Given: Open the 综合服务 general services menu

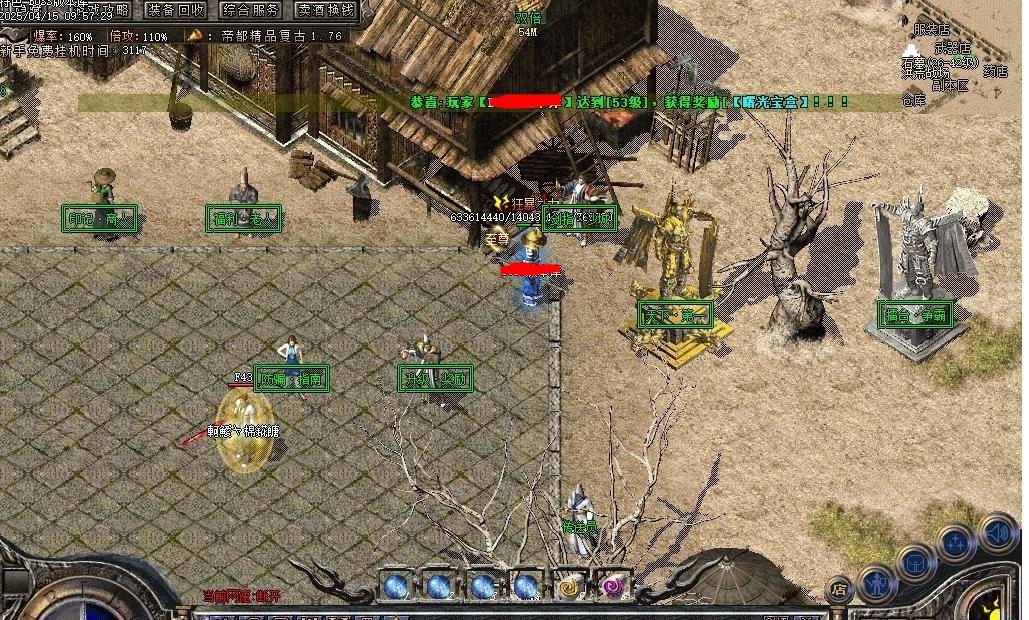Looking at the screenshot, I should pyautogui.click(x=251, y=10).
